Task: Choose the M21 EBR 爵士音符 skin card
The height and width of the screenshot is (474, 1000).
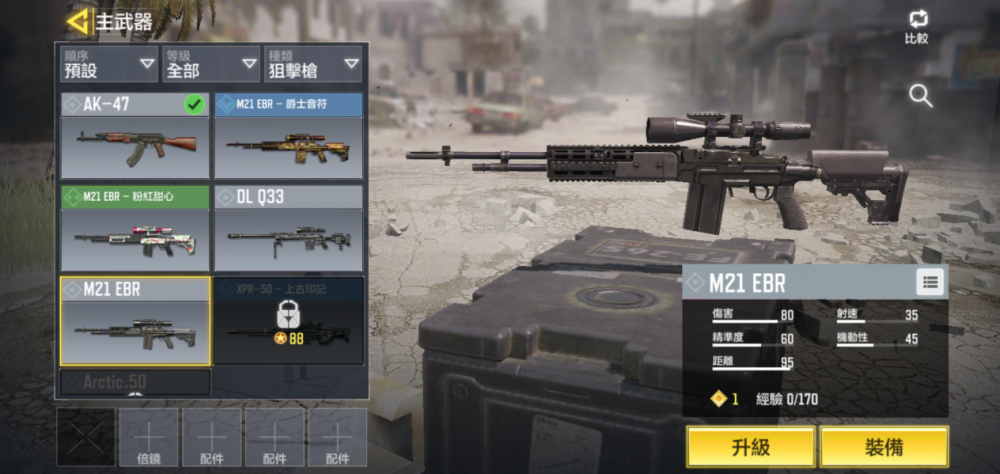Action: click(x=288, y=135)
